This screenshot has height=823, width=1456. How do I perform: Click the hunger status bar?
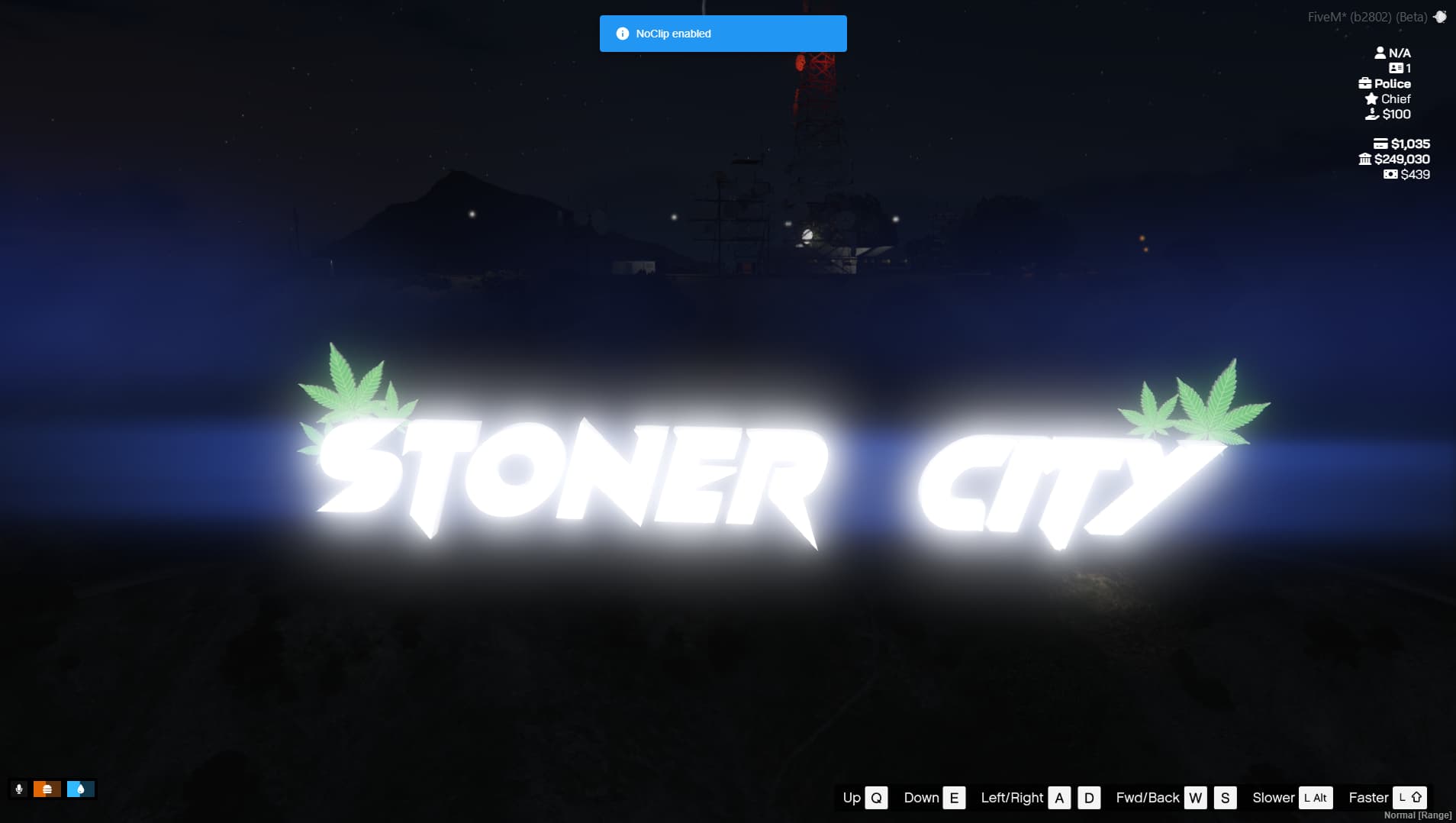47,788
